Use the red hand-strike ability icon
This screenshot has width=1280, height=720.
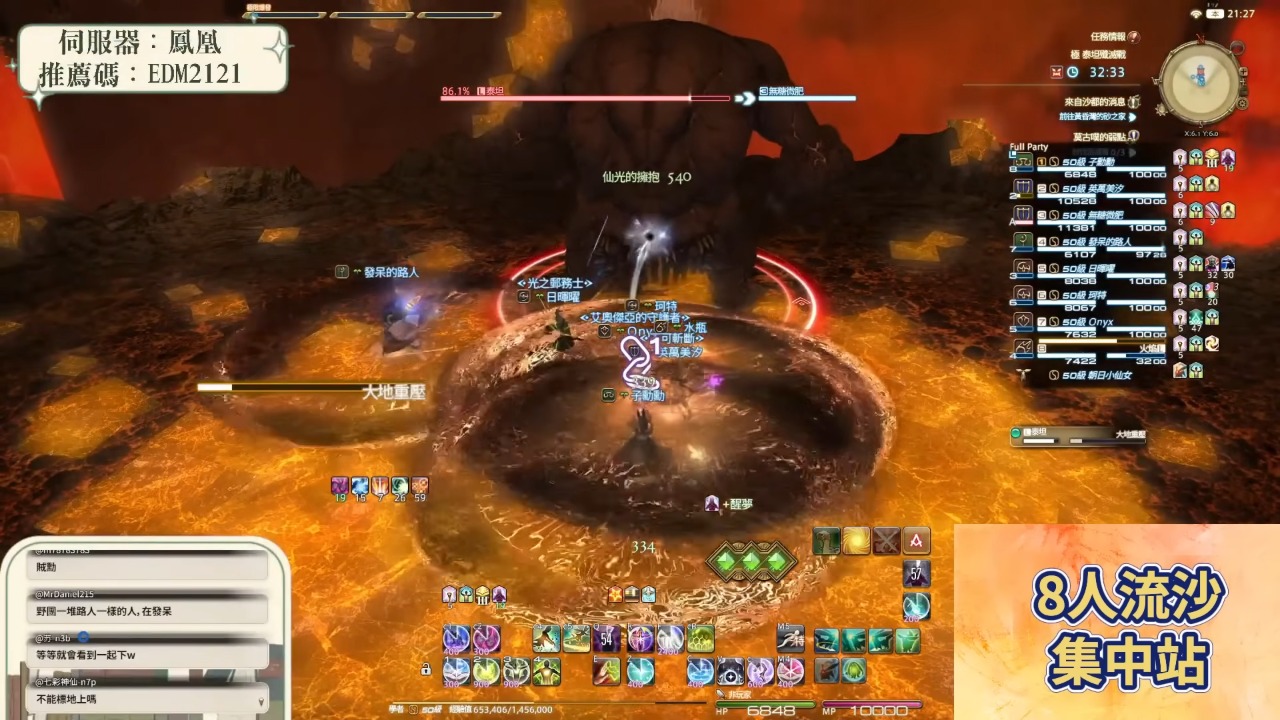(x=607, y=670)
